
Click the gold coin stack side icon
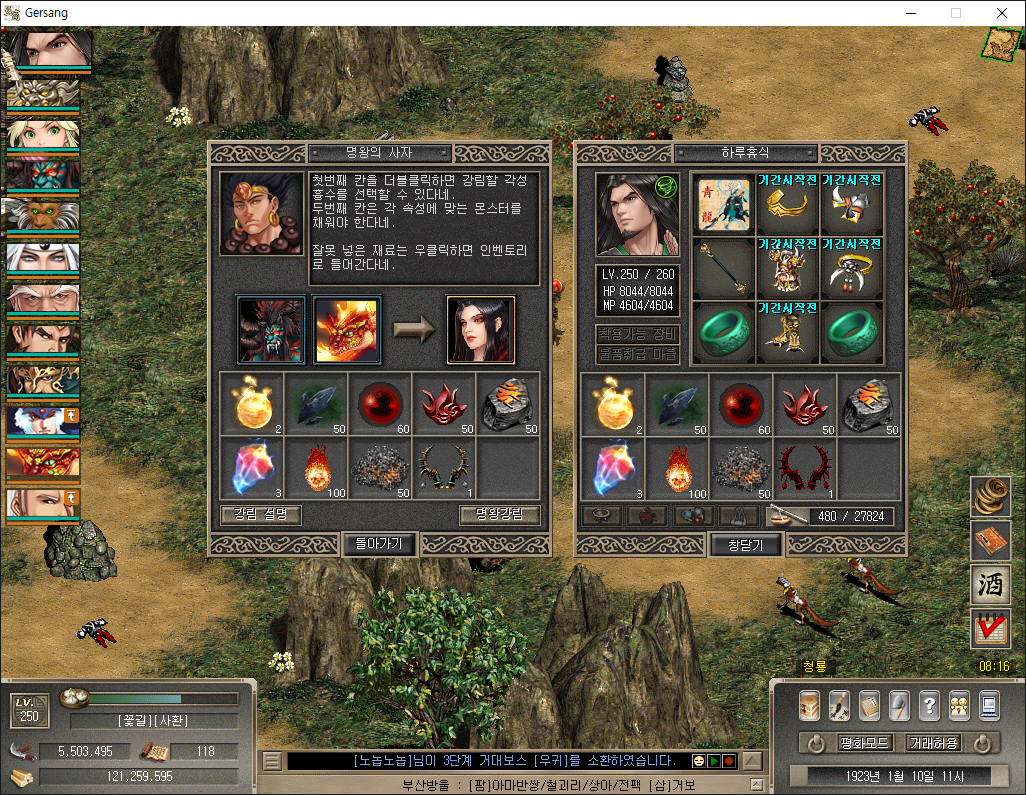click(x=990, y=497)
